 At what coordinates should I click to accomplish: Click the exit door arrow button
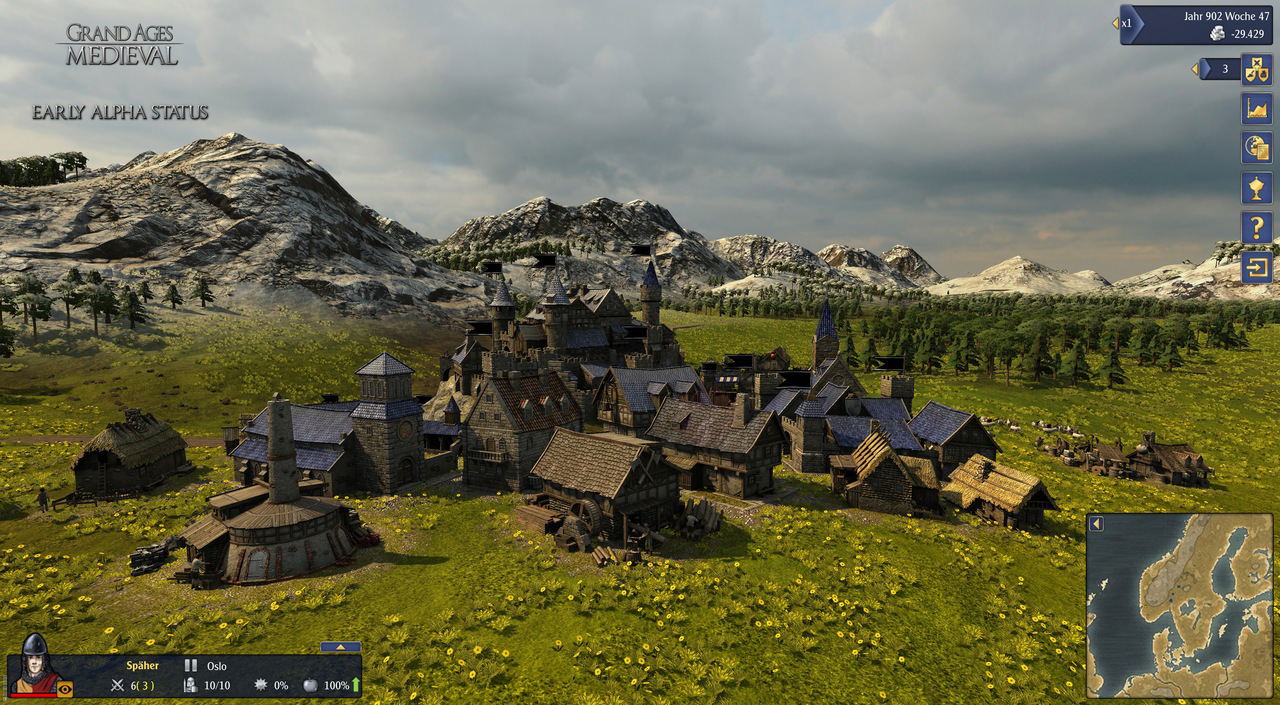point(1256,267)
